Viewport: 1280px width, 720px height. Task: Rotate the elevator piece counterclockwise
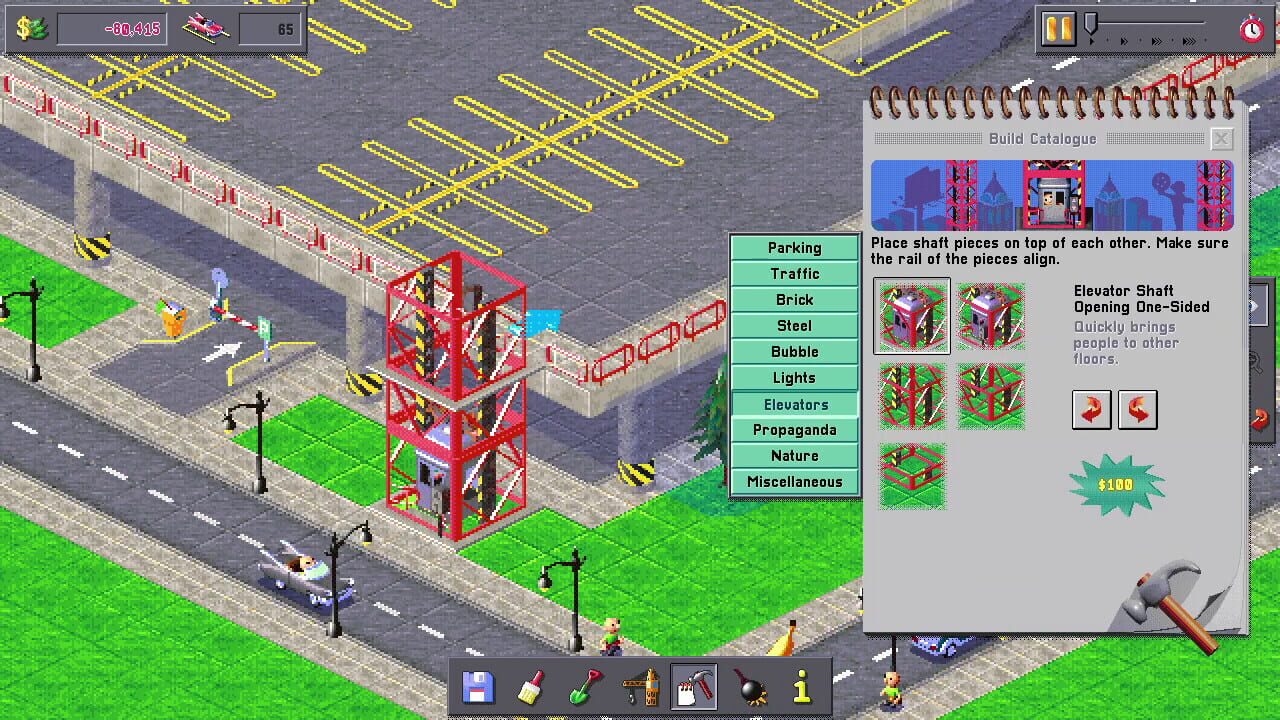point(1138,409)
